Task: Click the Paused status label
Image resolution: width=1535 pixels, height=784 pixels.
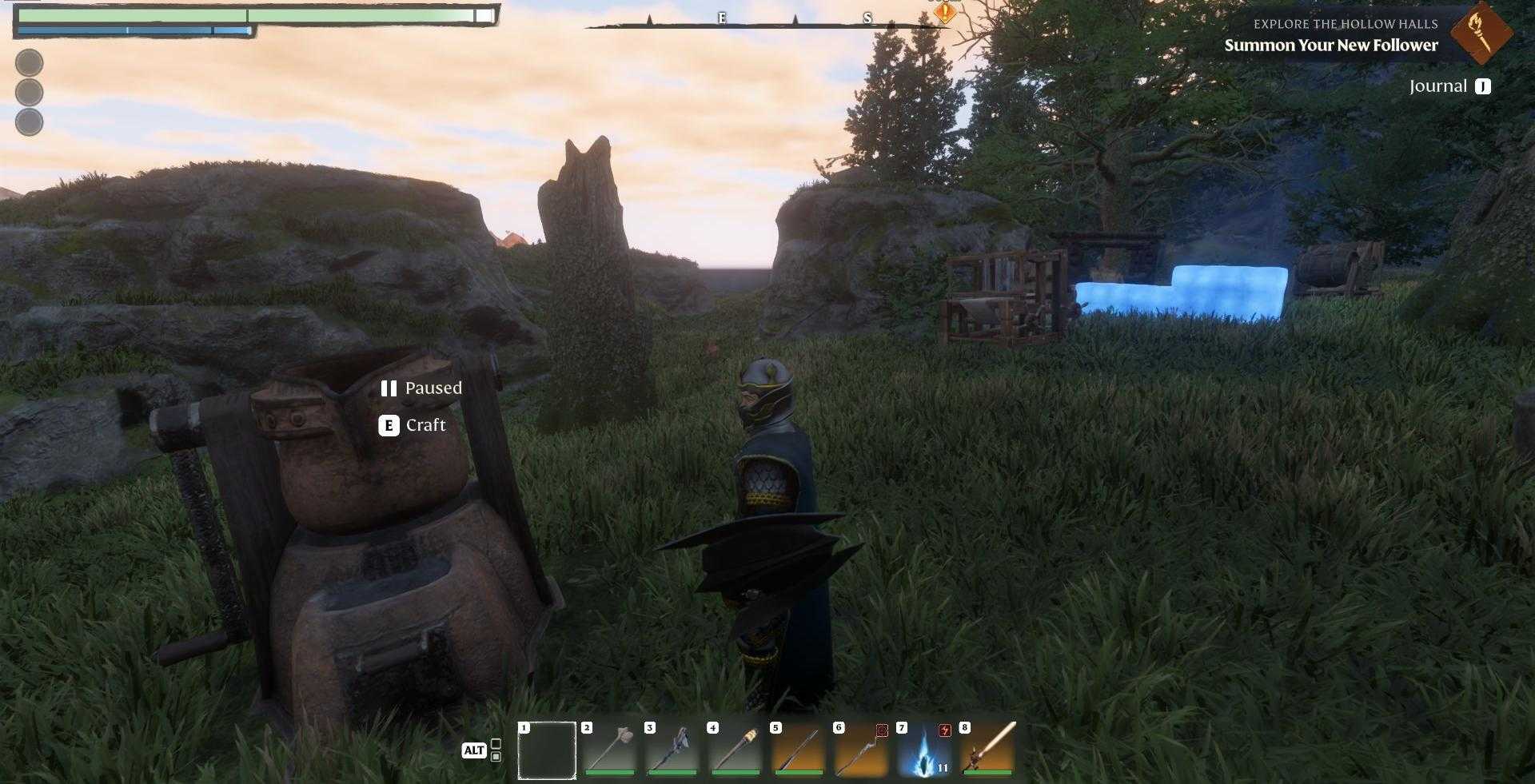Action: click(x=433, y=388)
